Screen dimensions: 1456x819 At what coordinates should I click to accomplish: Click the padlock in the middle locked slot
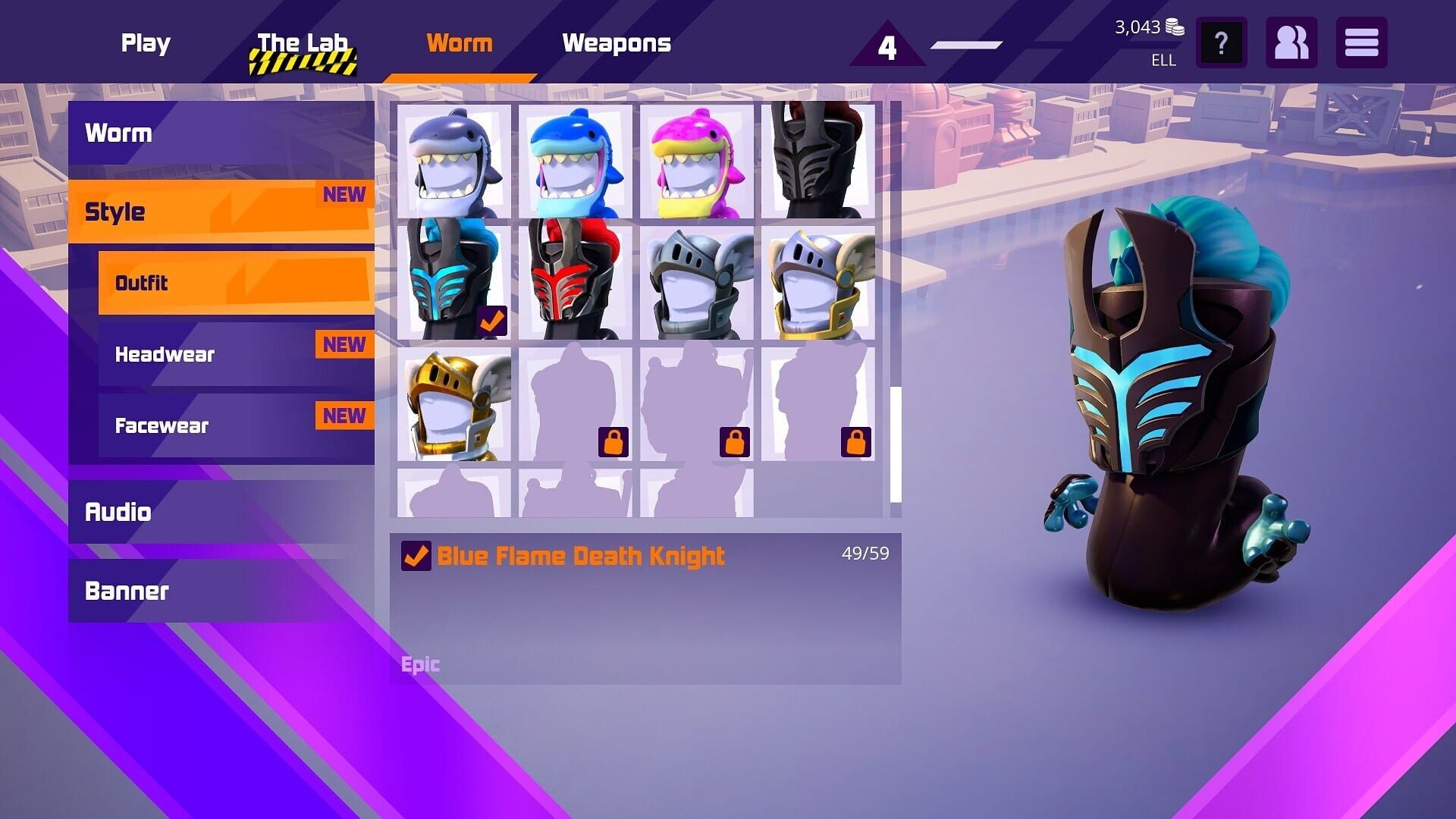tap(733, 442)
